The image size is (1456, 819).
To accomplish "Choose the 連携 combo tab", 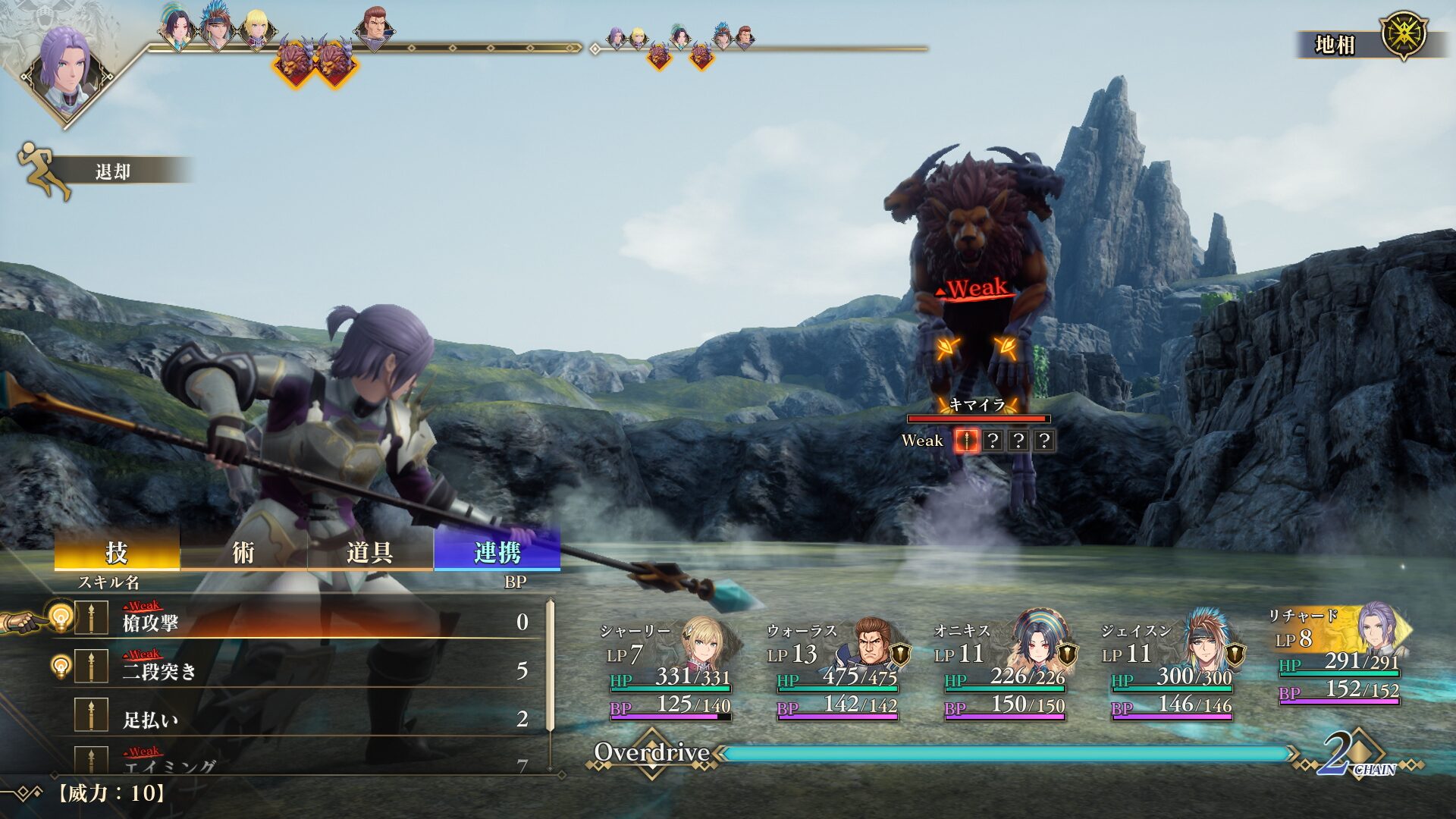I will pyautogui.click(x=497, y=552).
